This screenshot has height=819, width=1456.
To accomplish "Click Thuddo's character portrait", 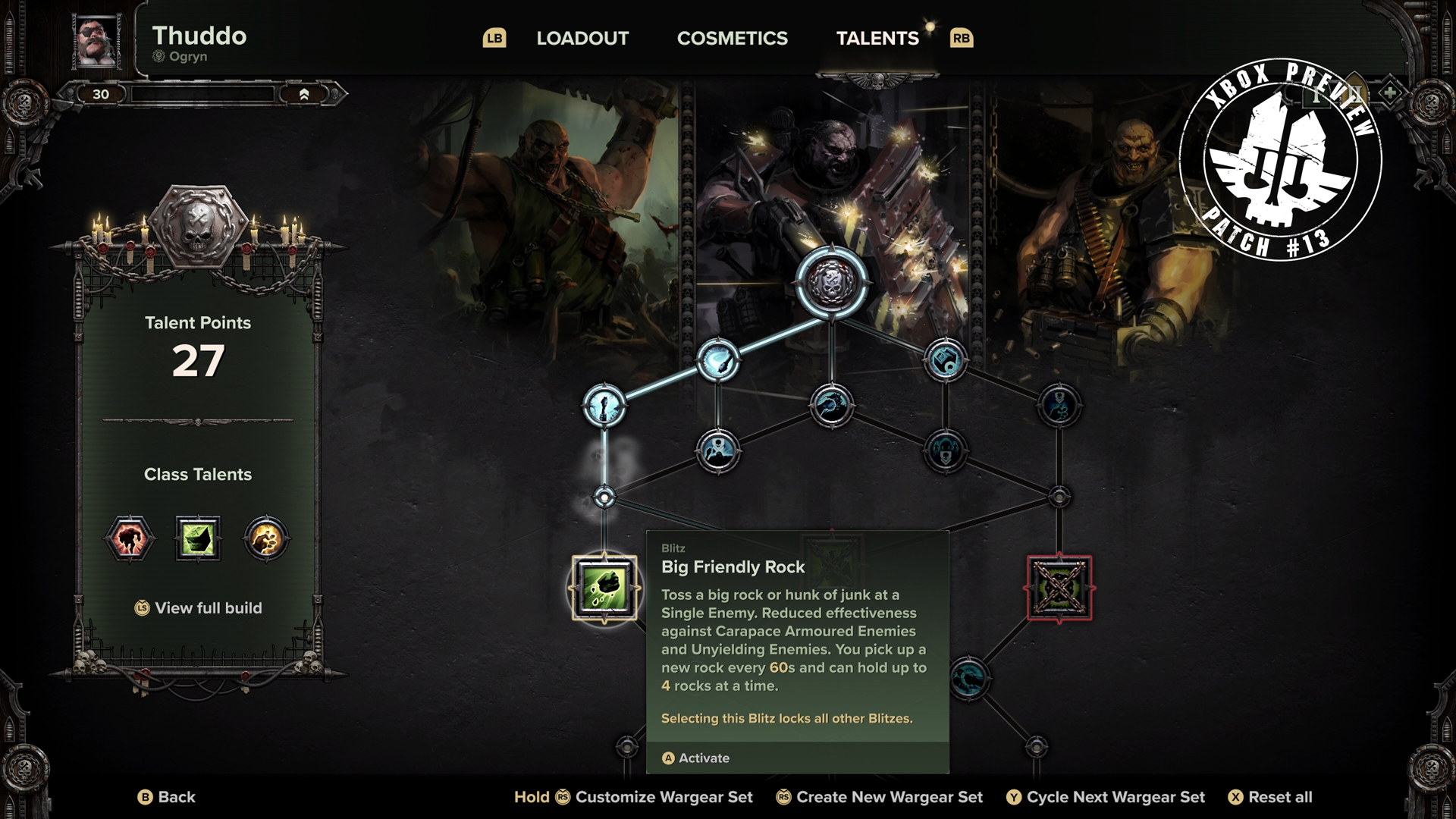I will [x=97, y=40].
